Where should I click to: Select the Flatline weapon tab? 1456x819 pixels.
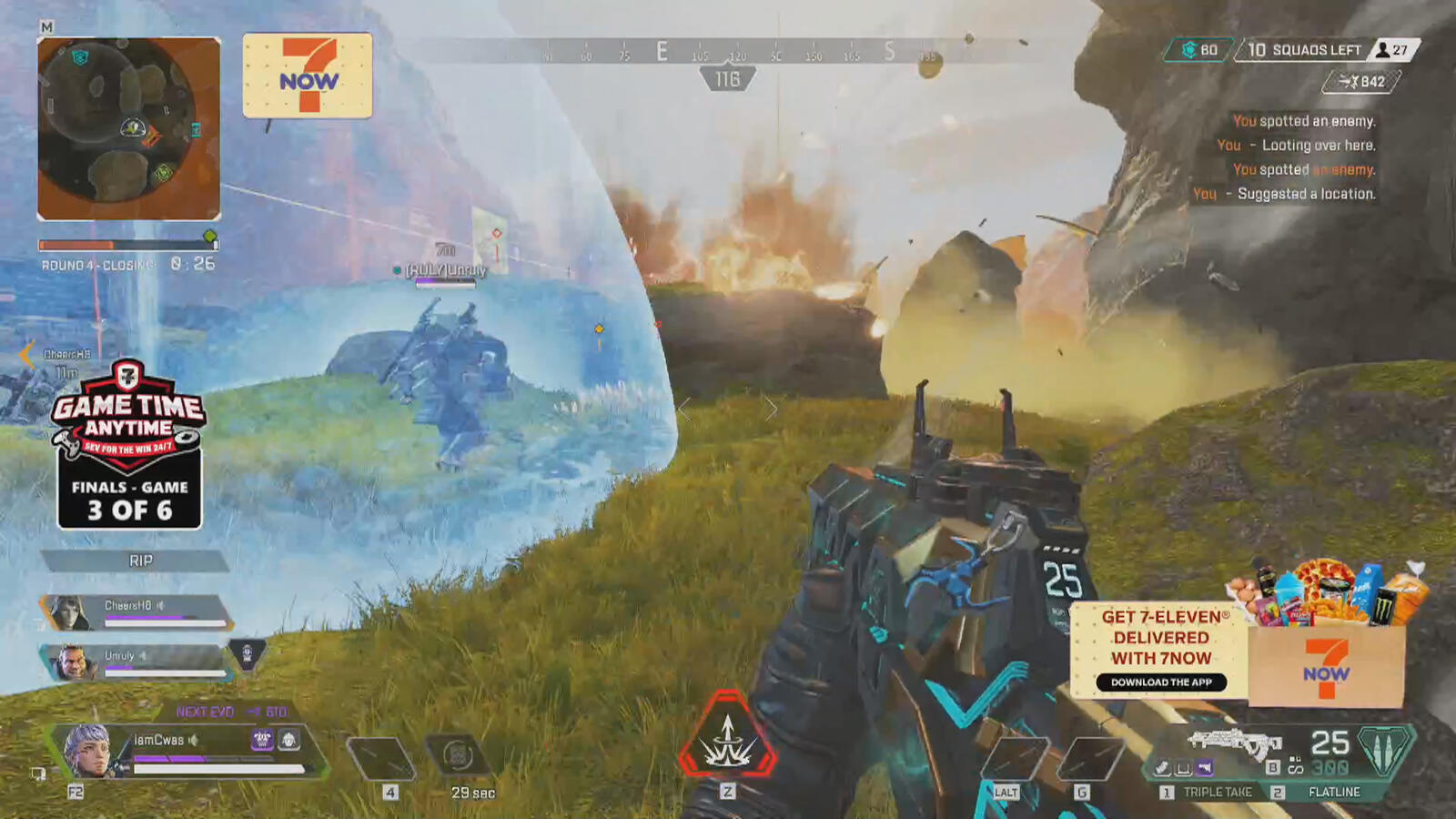tap(1335, 792)
